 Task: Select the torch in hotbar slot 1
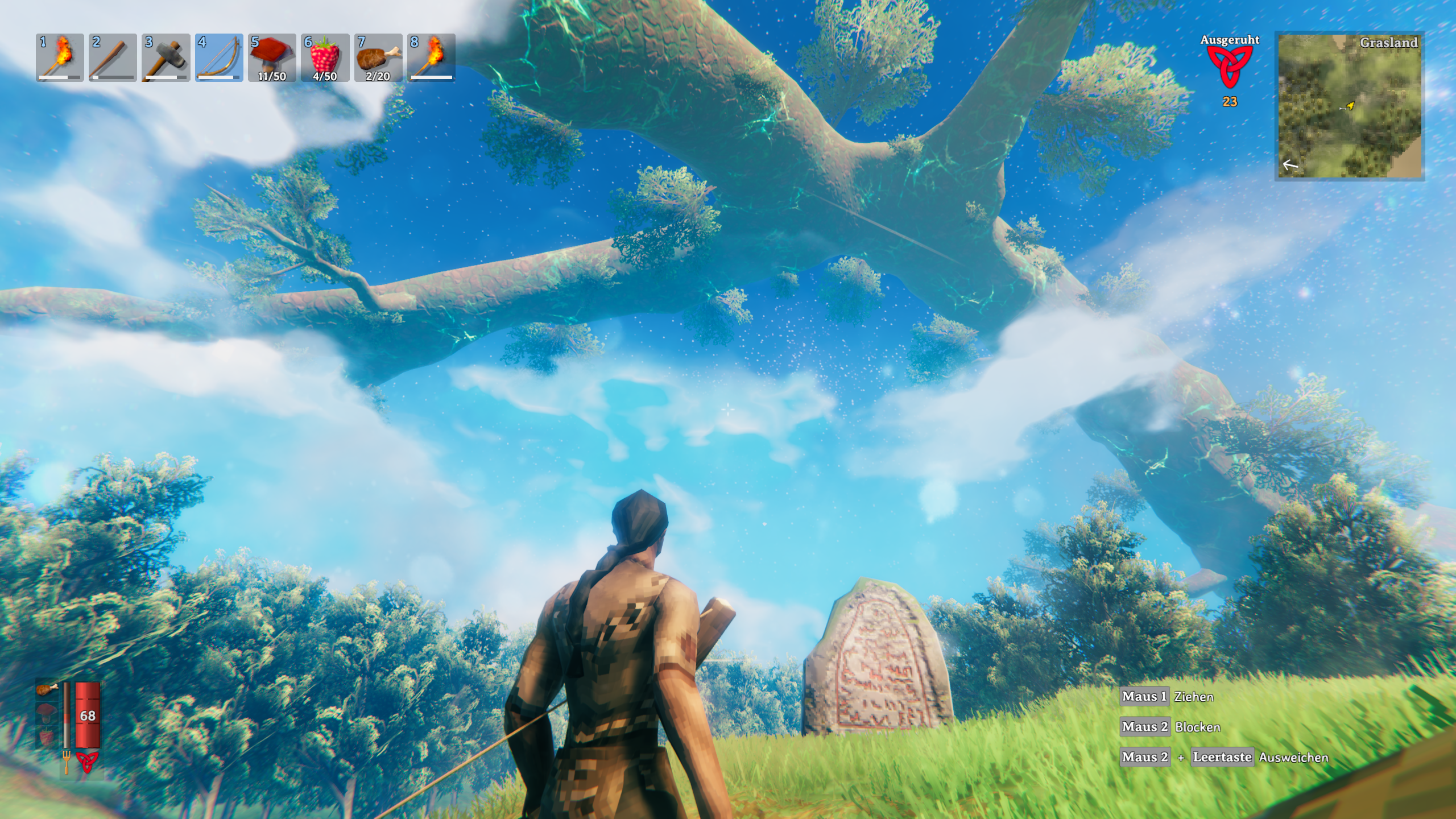(x=60, y=57)
